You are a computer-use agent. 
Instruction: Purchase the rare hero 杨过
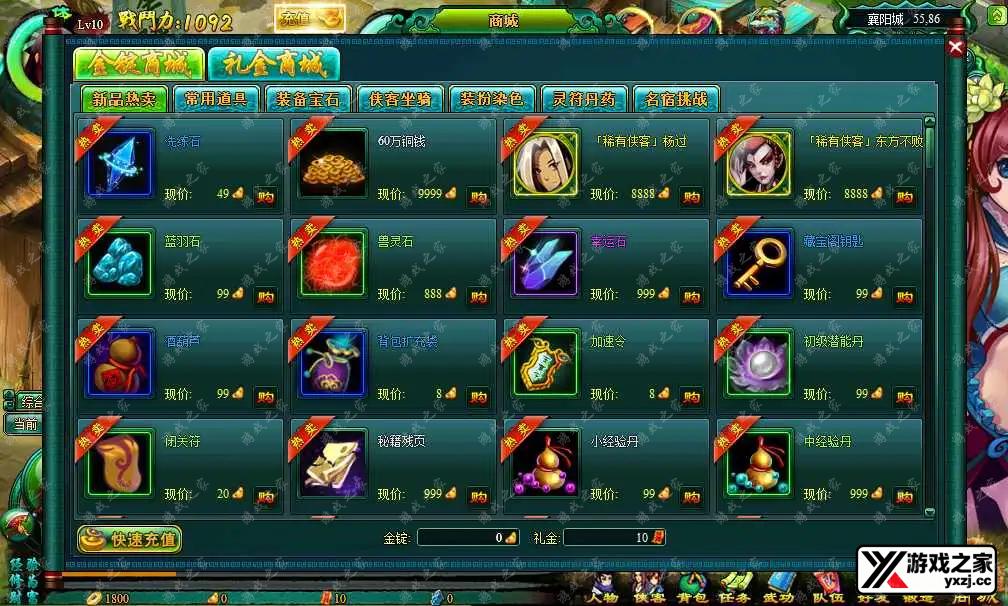[x=691, y=196]
